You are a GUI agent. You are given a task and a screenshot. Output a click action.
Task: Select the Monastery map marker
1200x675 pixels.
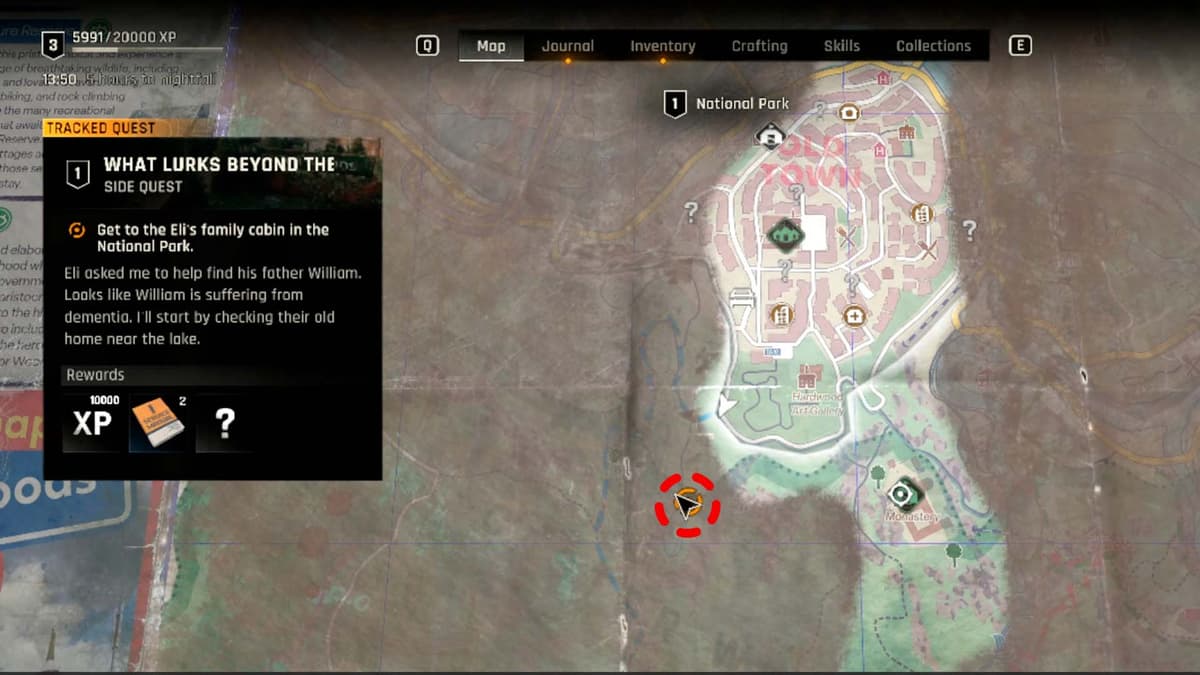click(x=902, y=493)
